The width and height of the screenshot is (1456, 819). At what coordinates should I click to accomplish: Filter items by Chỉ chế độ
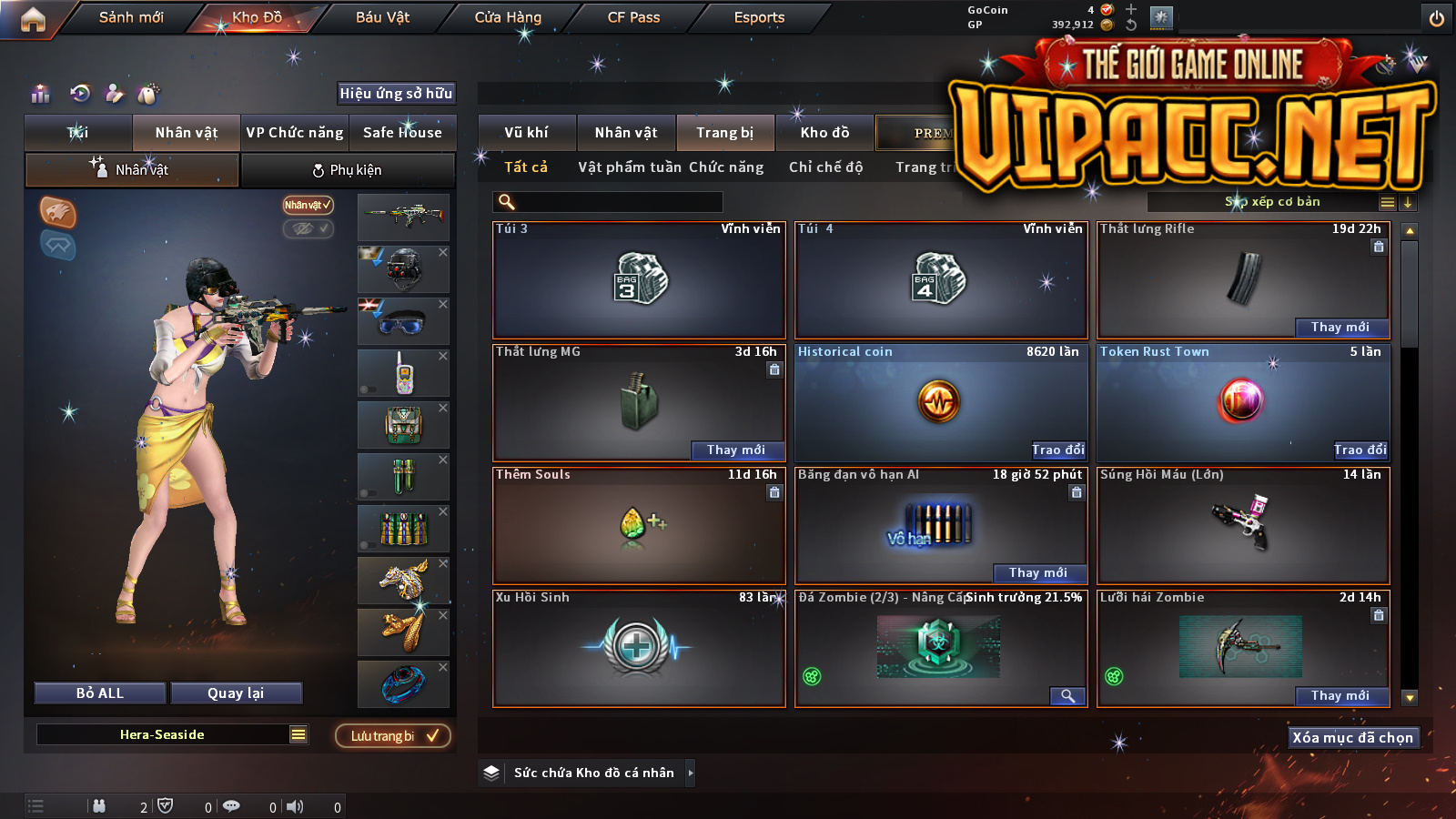click(825, 167)
